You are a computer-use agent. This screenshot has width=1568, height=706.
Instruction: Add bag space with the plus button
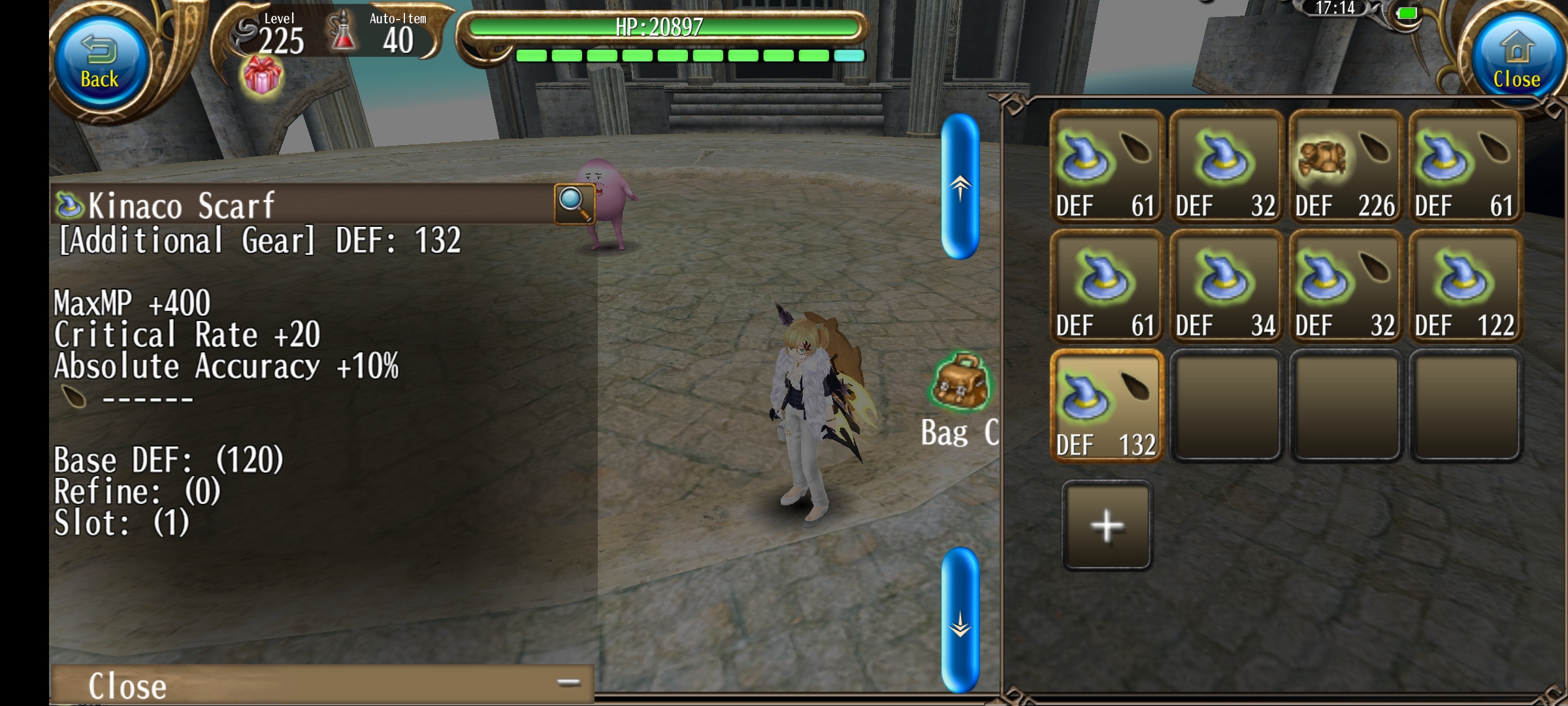(x=1107, y=526)
